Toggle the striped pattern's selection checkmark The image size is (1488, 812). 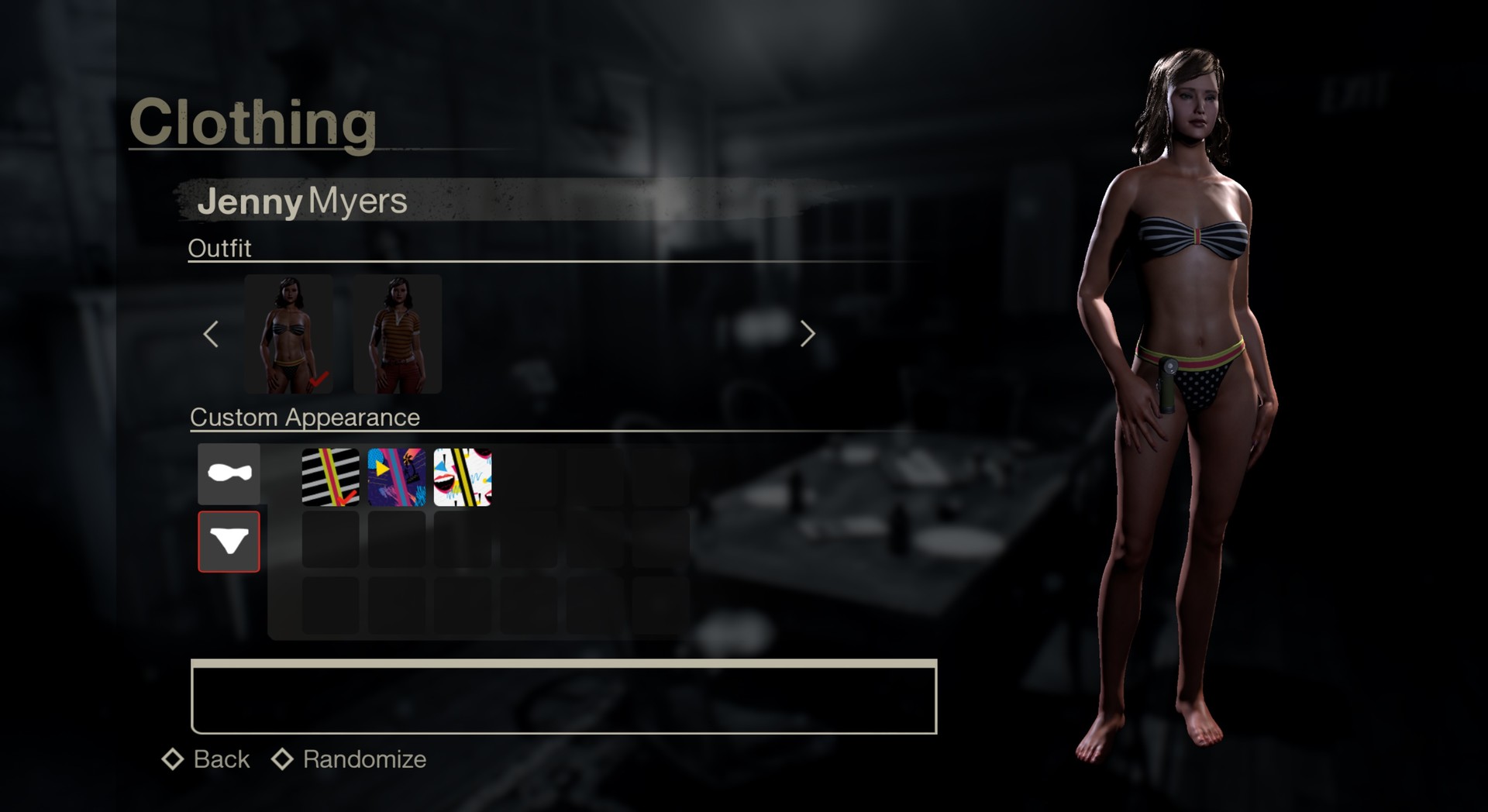346,500
